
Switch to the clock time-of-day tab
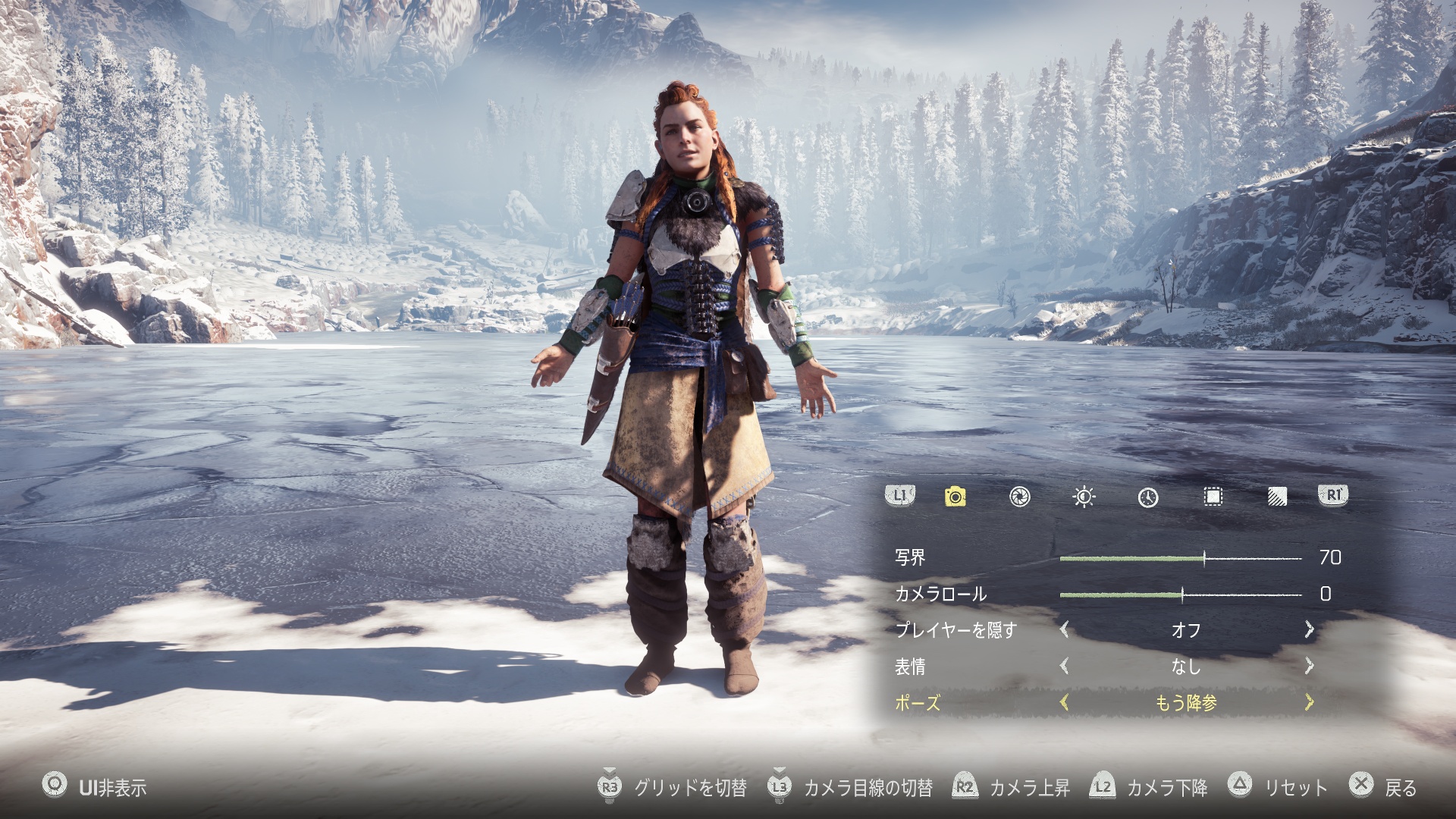coord(1148,497)
